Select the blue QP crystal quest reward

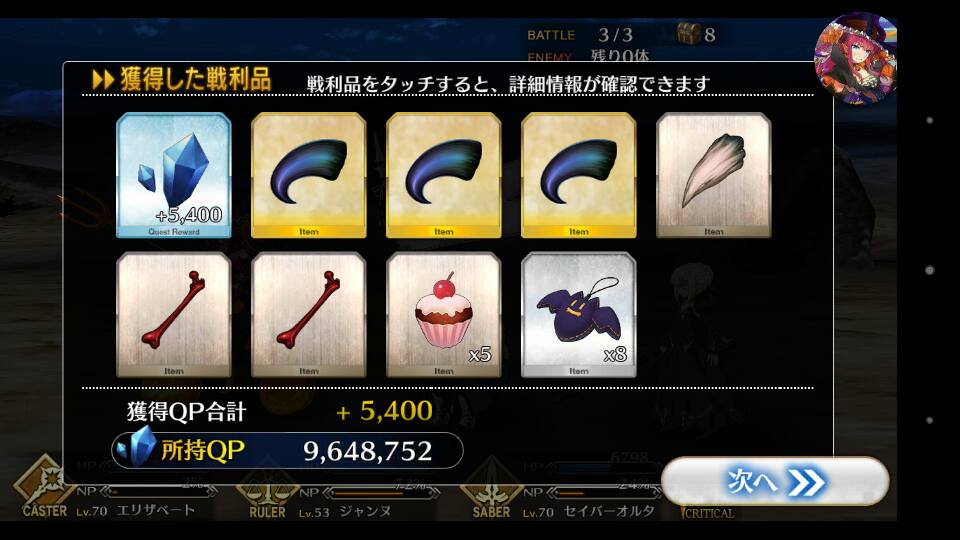[x=174, y=175]
